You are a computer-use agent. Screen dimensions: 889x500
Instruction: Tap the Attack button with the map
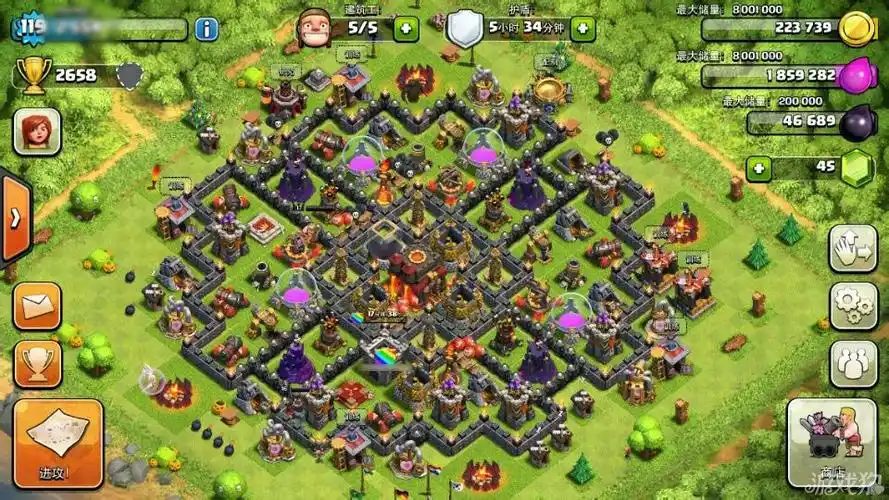tap(58, 442)
